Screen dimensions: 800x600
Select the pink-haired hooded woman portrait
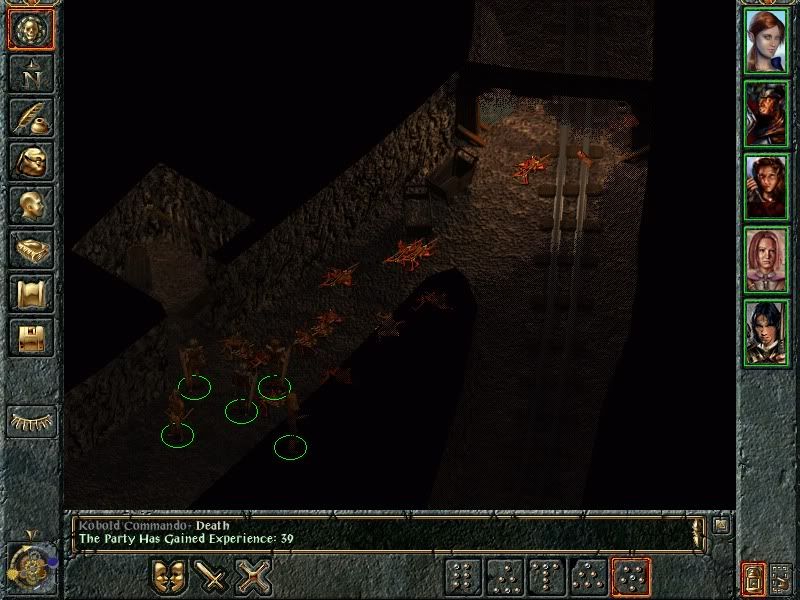coord(766,259)
